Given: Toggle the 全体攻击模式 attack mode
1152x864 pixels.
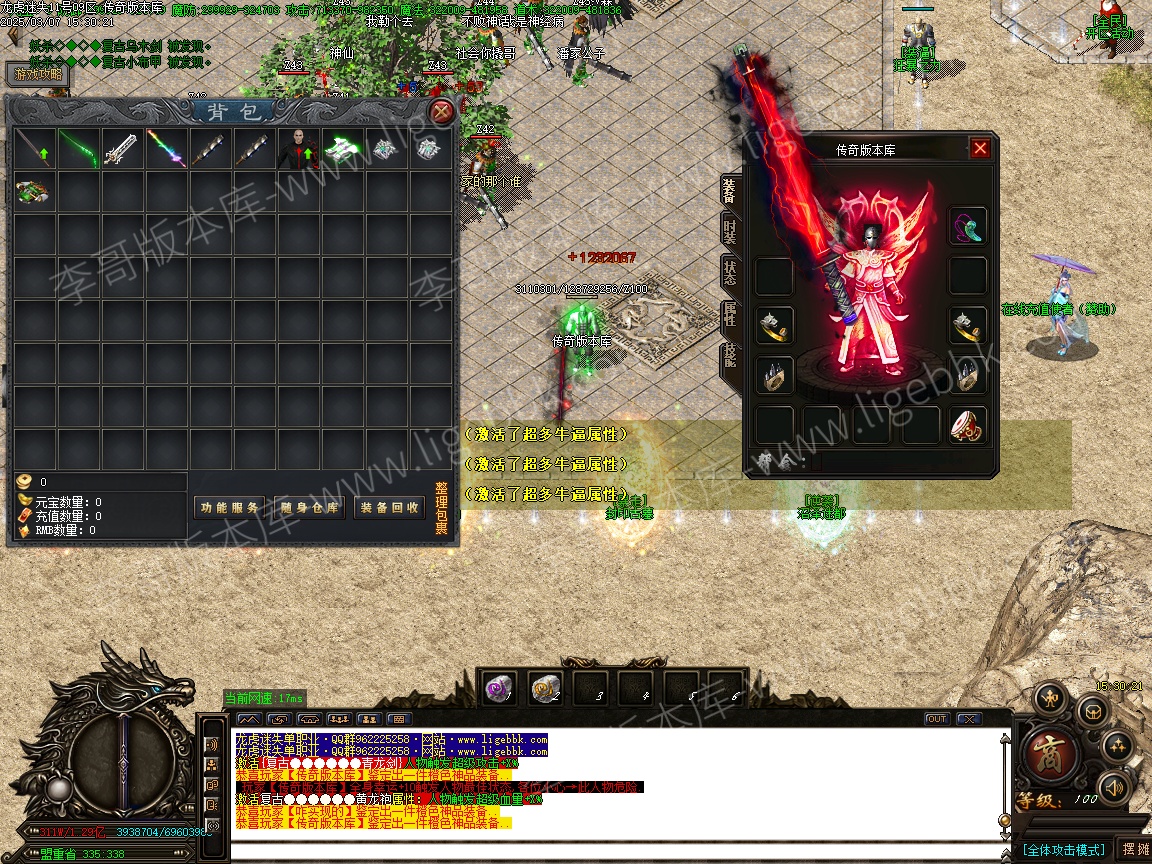Looking at the screenshot, I should coord(1064,850).
